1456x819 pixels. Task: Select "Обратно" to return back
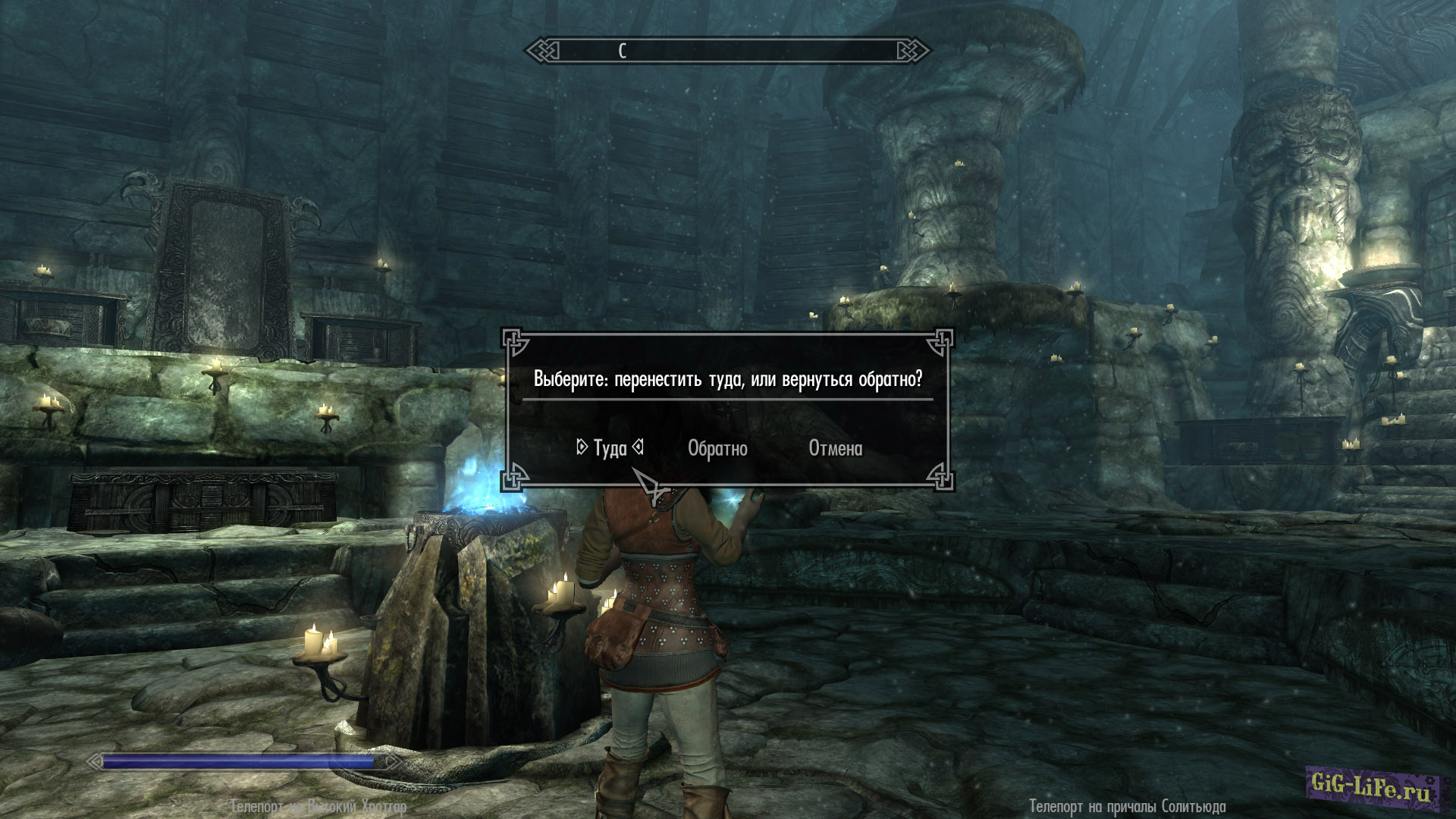pyautogui.click(x=717, y=448)
